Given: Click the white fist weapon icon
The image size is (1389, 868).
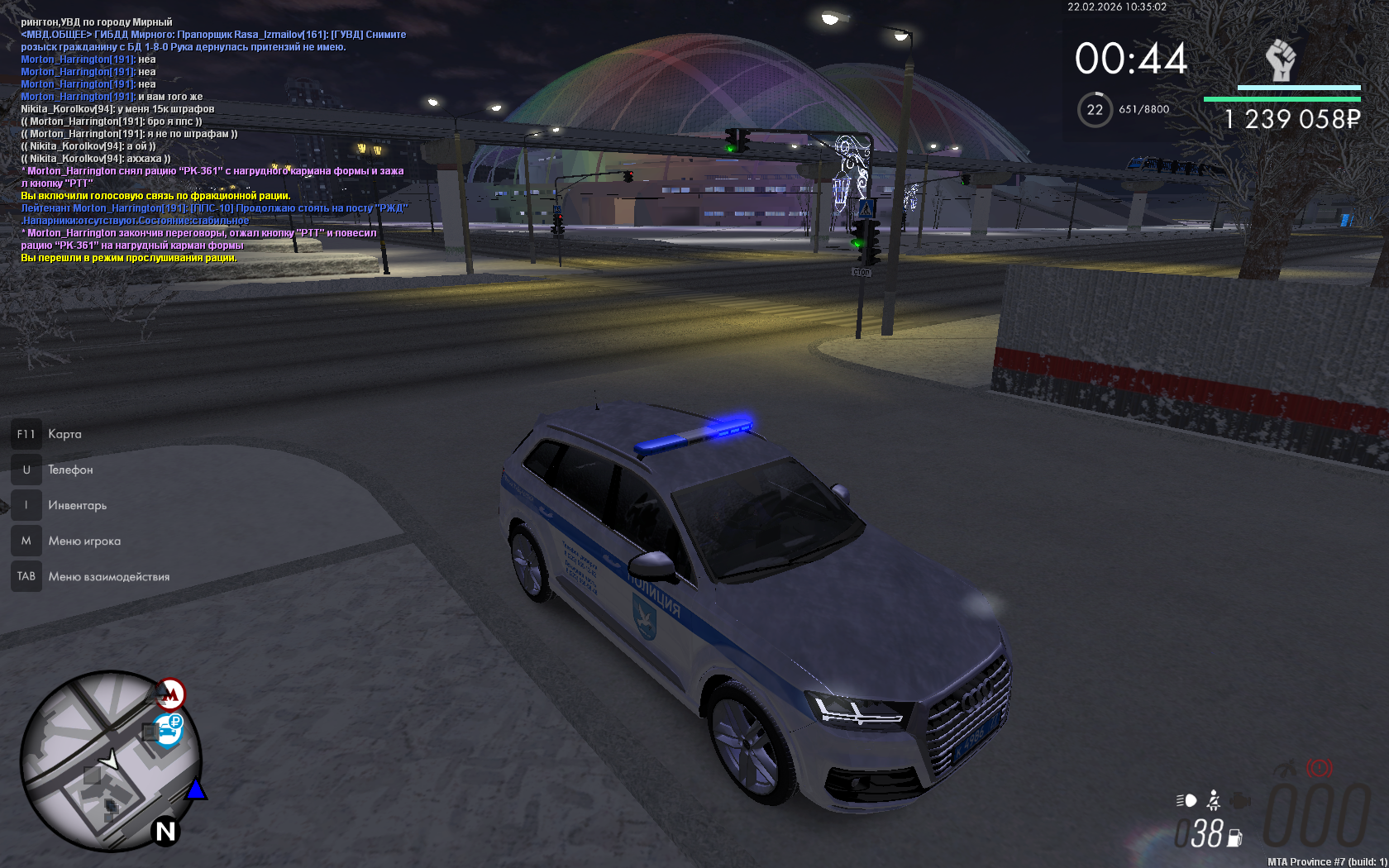Looking at the screenshot, I should click(1281, 60).
